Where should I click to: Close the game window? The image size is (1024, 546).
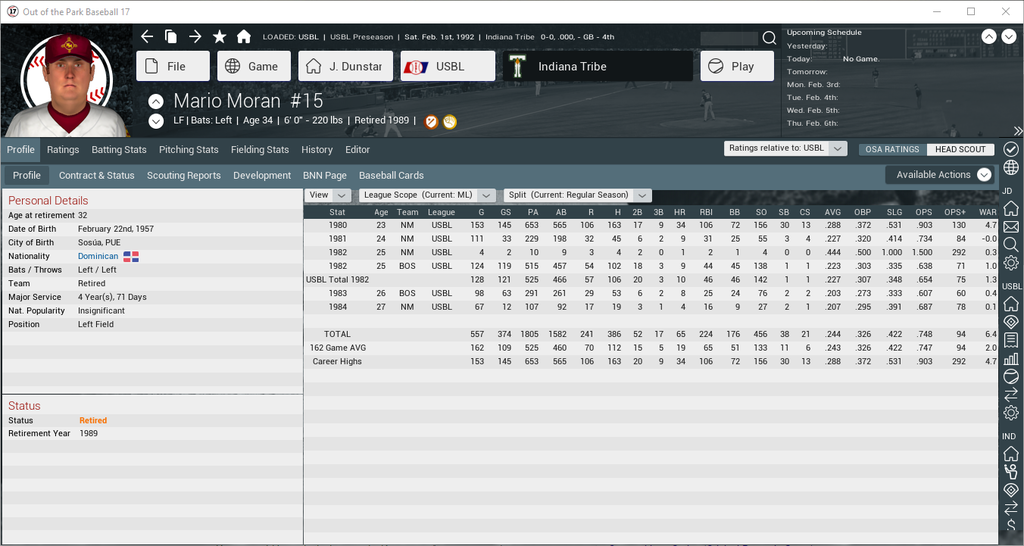click(1001, 11)
